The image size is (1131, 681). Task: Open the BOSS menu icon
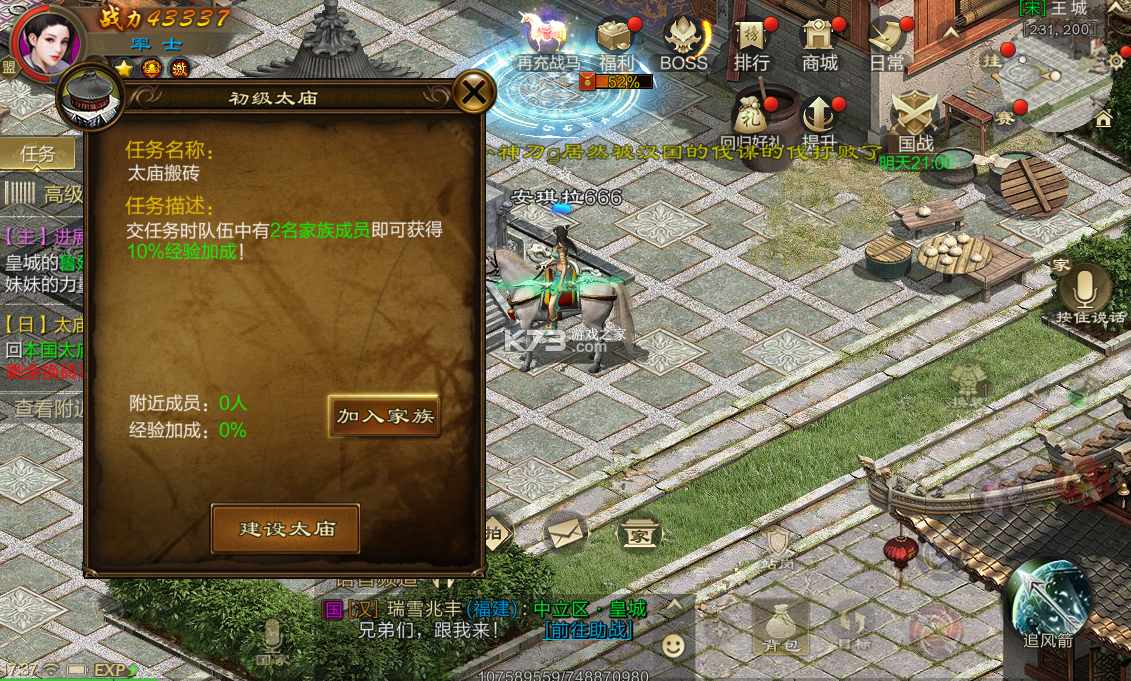point(684,40)
